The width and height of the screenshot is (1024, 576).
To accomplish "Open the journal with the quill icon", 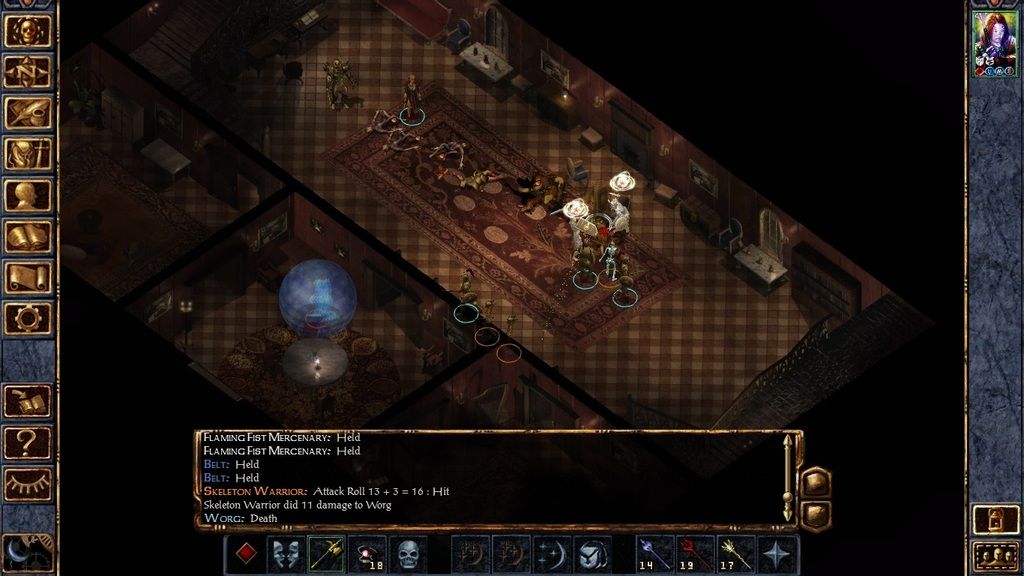I will point(28,113).
